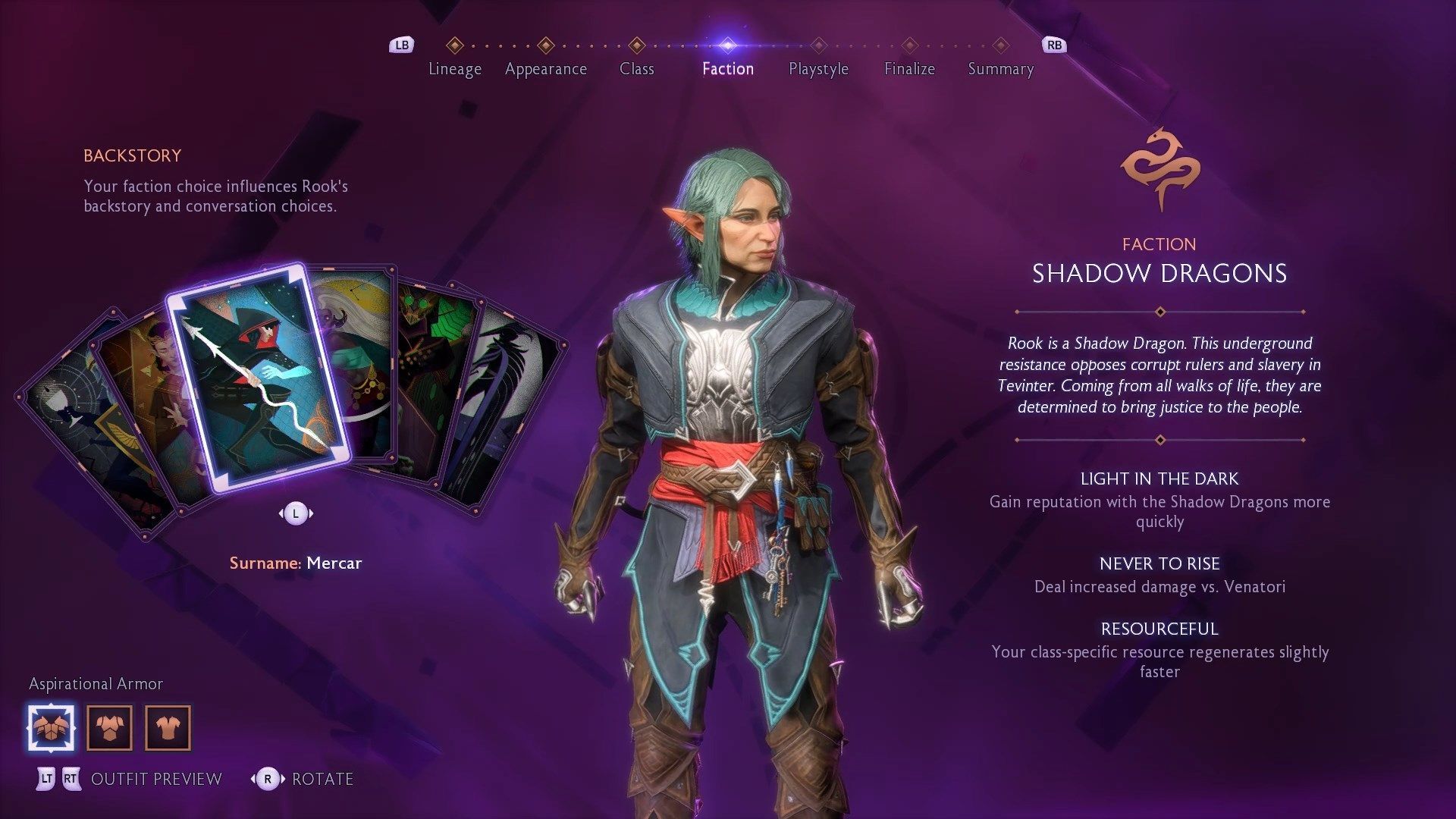Open the Appearance step
Screen dimensions: 1456x819
[545, 68]
